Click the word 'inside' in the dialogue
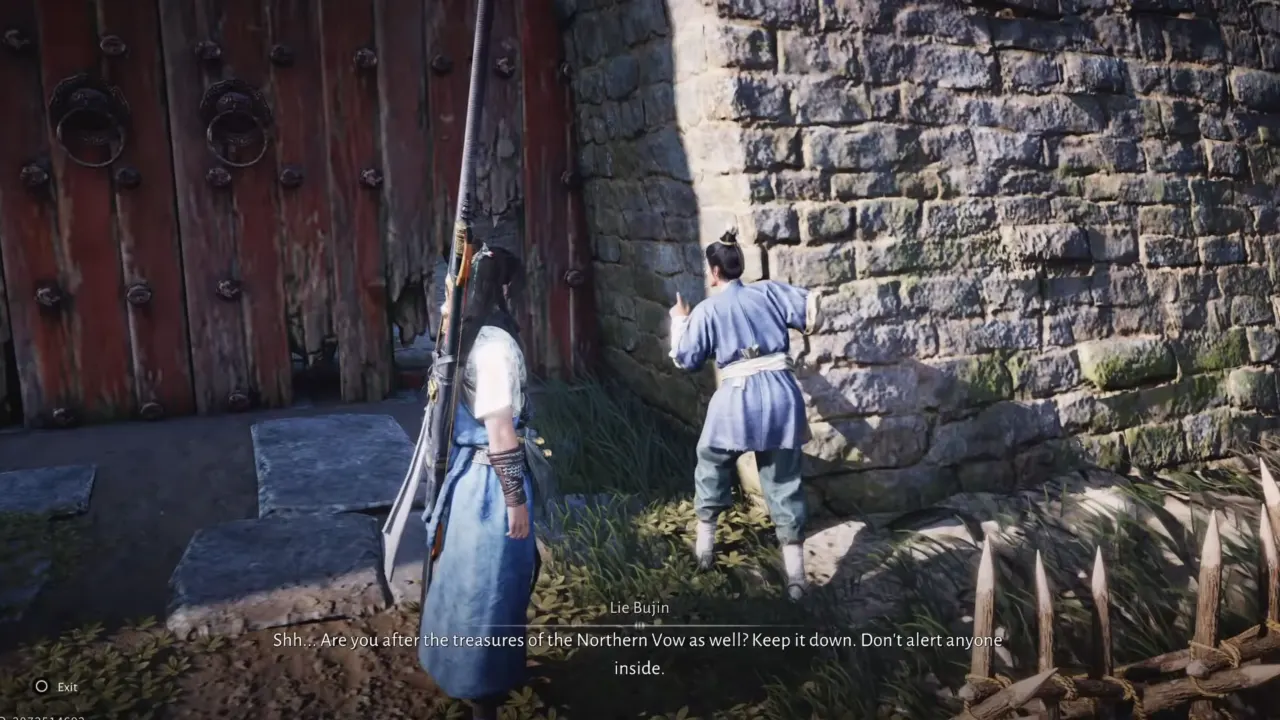Viewport: 1280px width, 720px height. [x=640, y=666]
